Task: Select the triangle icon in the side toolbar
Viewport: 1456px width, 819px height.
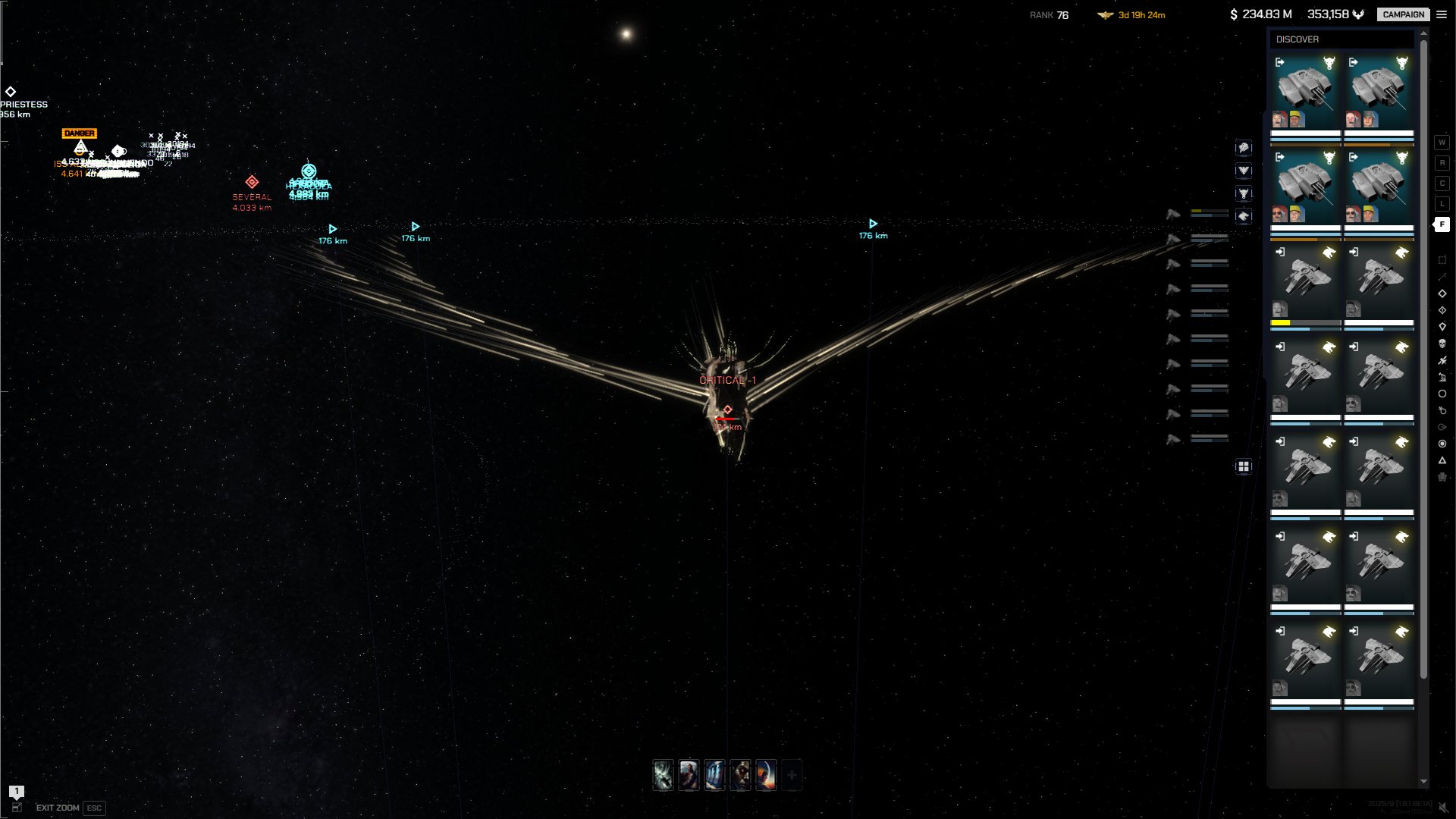Action: point(1442,460)
